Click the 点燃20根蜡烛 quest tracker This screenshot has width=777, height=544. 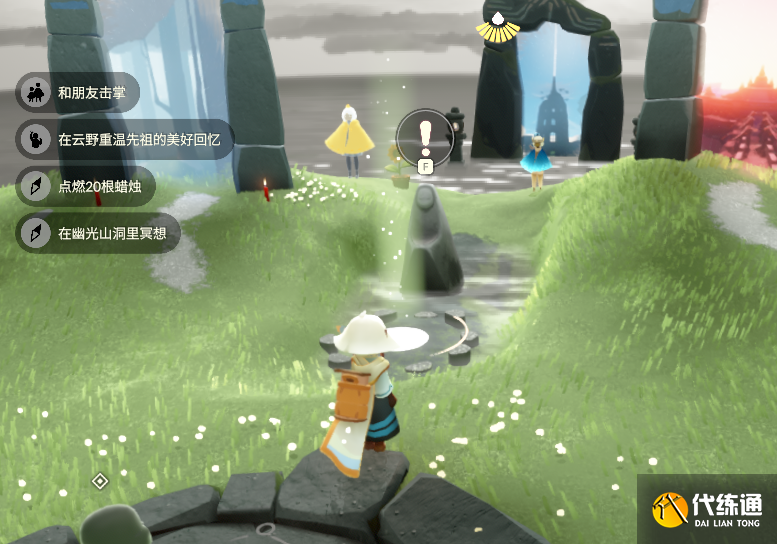(x=86, y=186)
